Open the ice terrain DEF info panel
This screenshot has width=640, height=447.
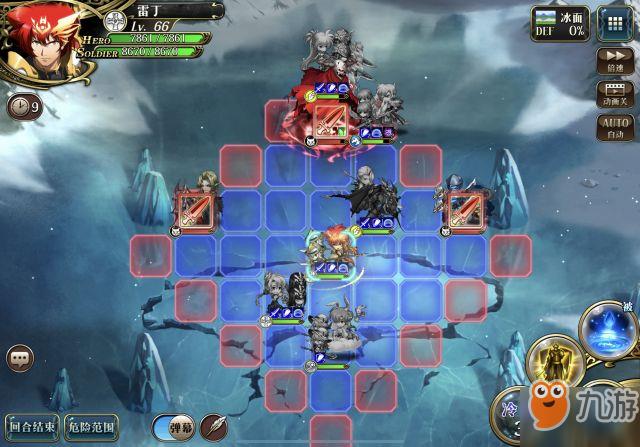click(560, 22)
